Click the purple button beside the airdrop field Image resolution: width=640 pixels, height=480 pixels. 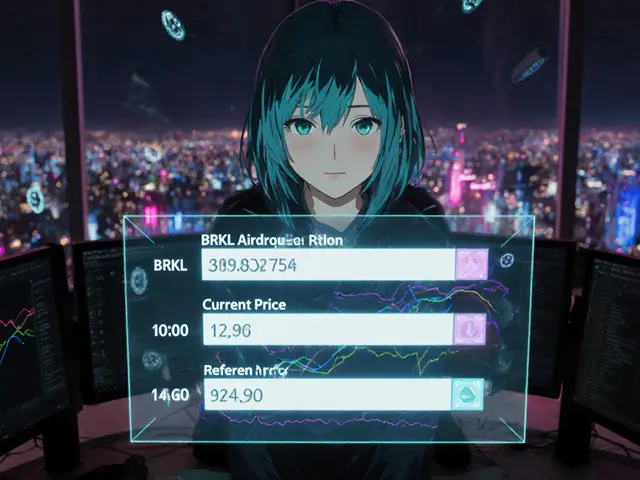tap(471, 265)
